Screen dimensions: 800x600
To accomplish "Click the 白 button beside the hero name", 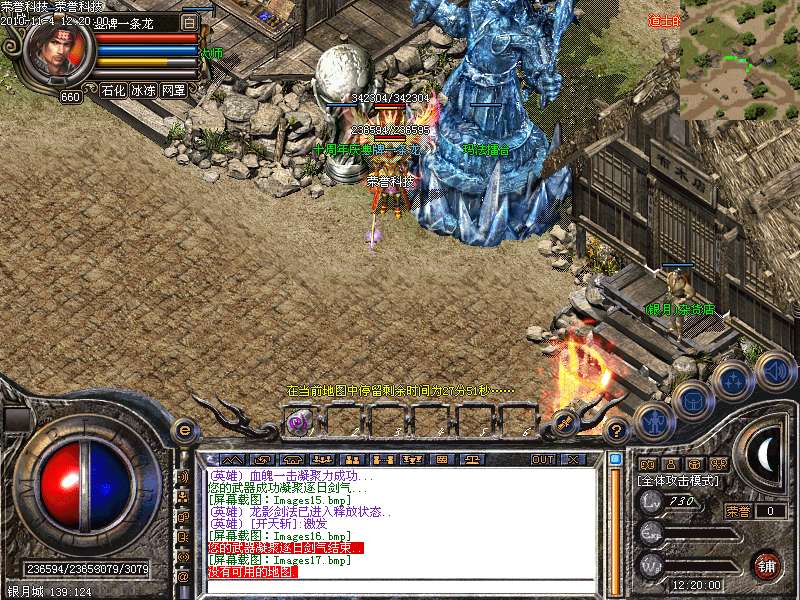I will (x=190, y=22).
